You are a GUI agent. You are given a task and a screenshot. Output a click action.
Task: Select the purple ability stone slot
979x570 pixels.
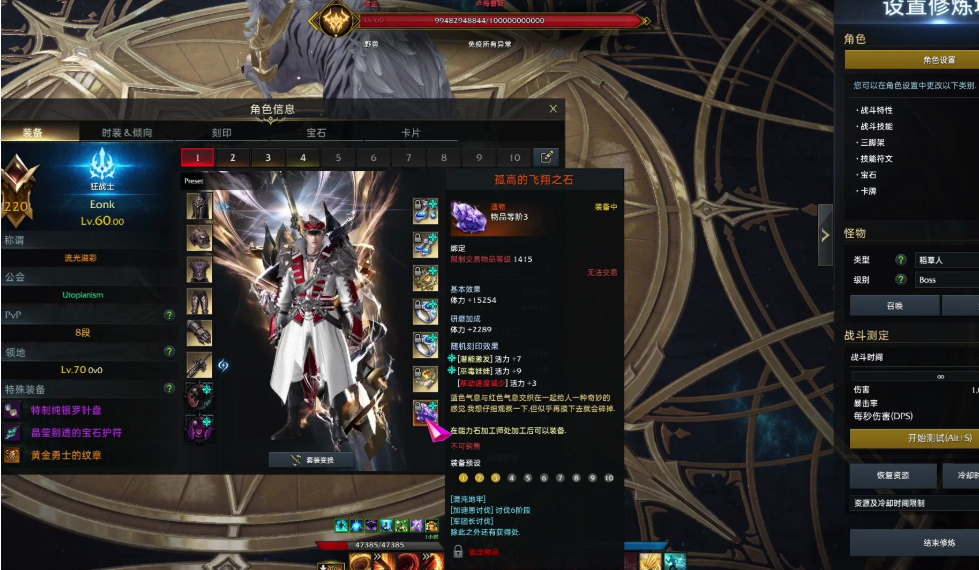[x=427, y=412]
